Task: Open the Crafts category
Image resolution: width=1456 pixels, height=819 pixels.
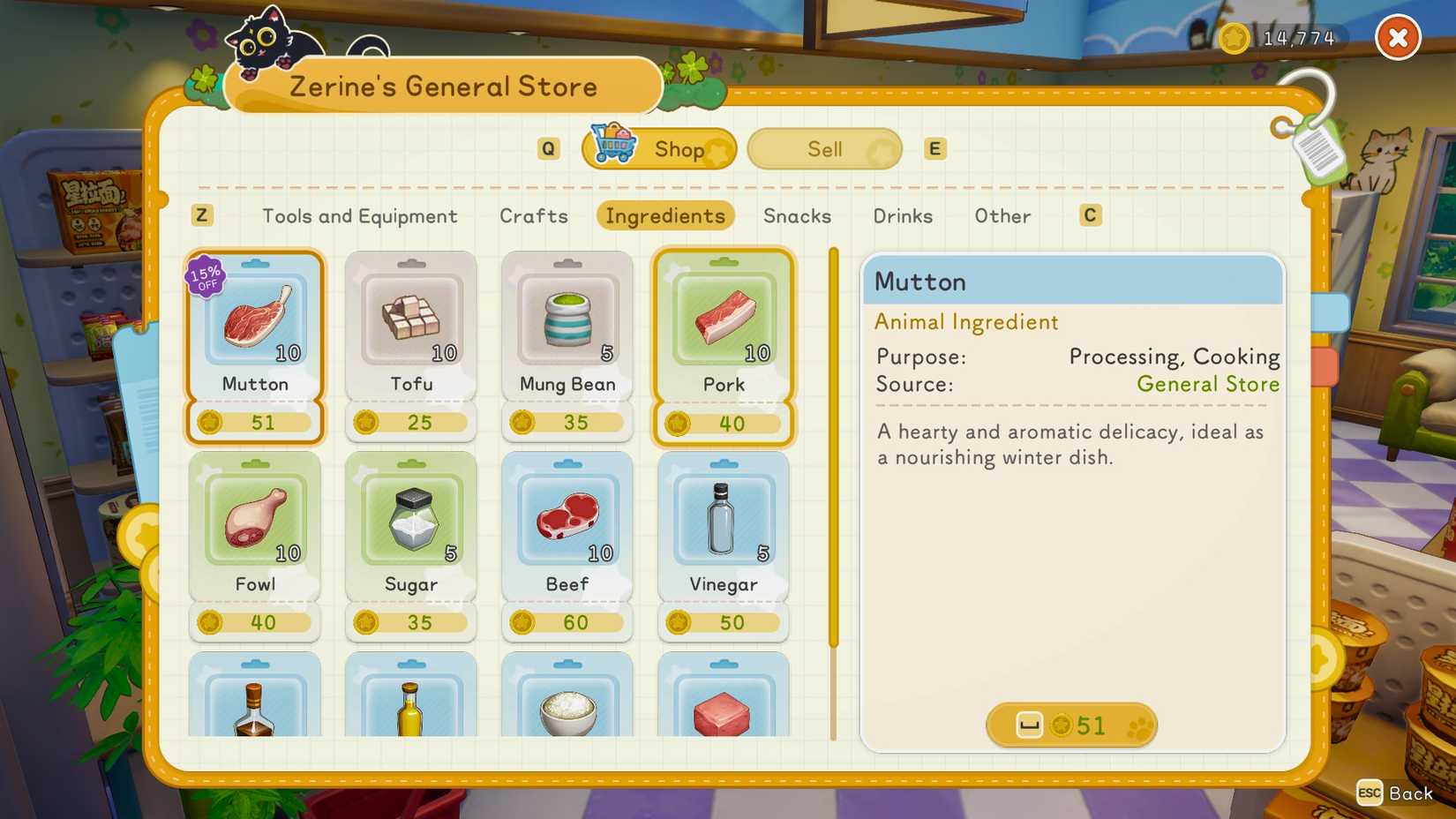Action: (533, 216)
